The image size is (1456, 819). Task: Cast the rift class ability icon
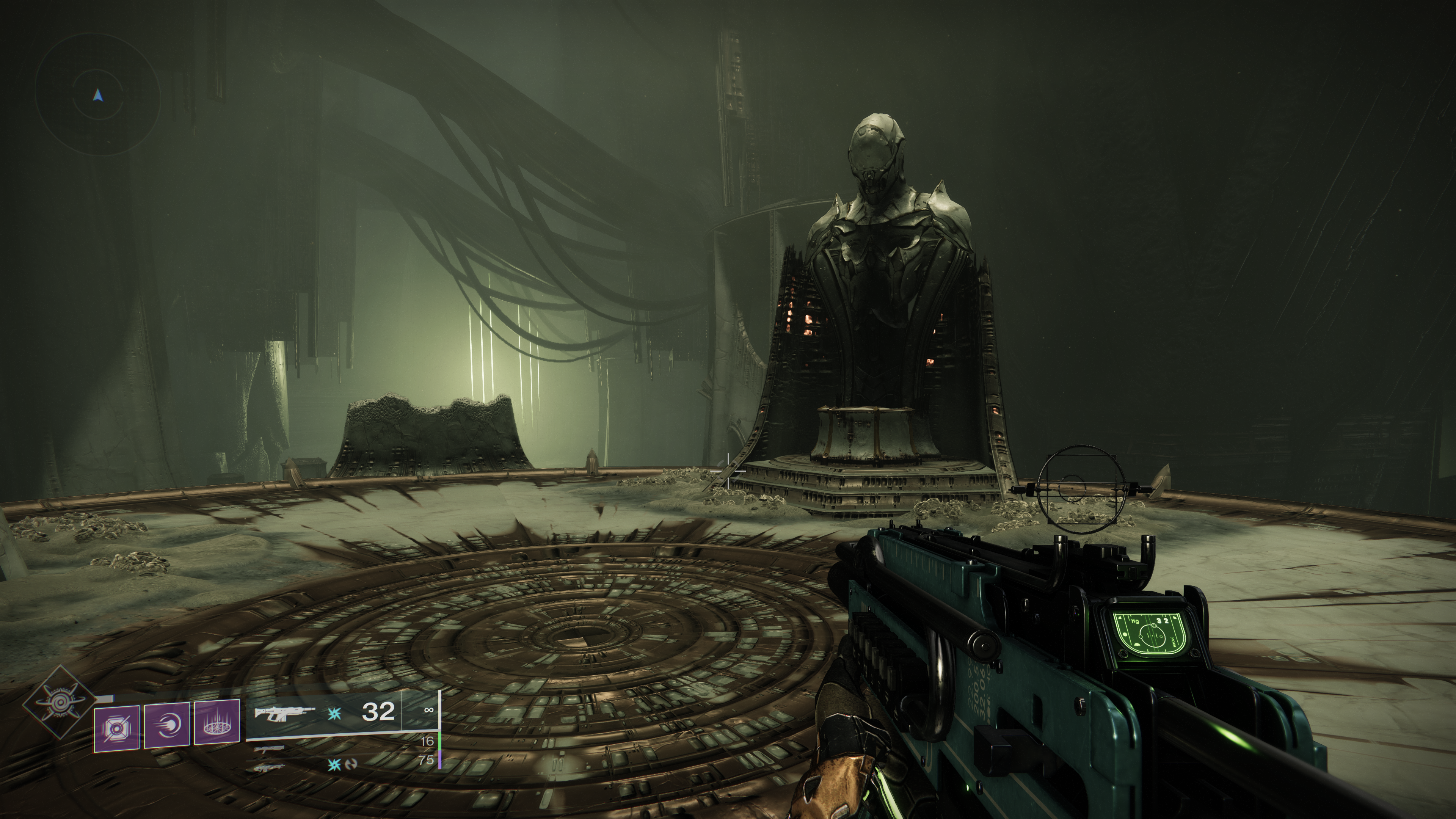(x=217, y=722)
